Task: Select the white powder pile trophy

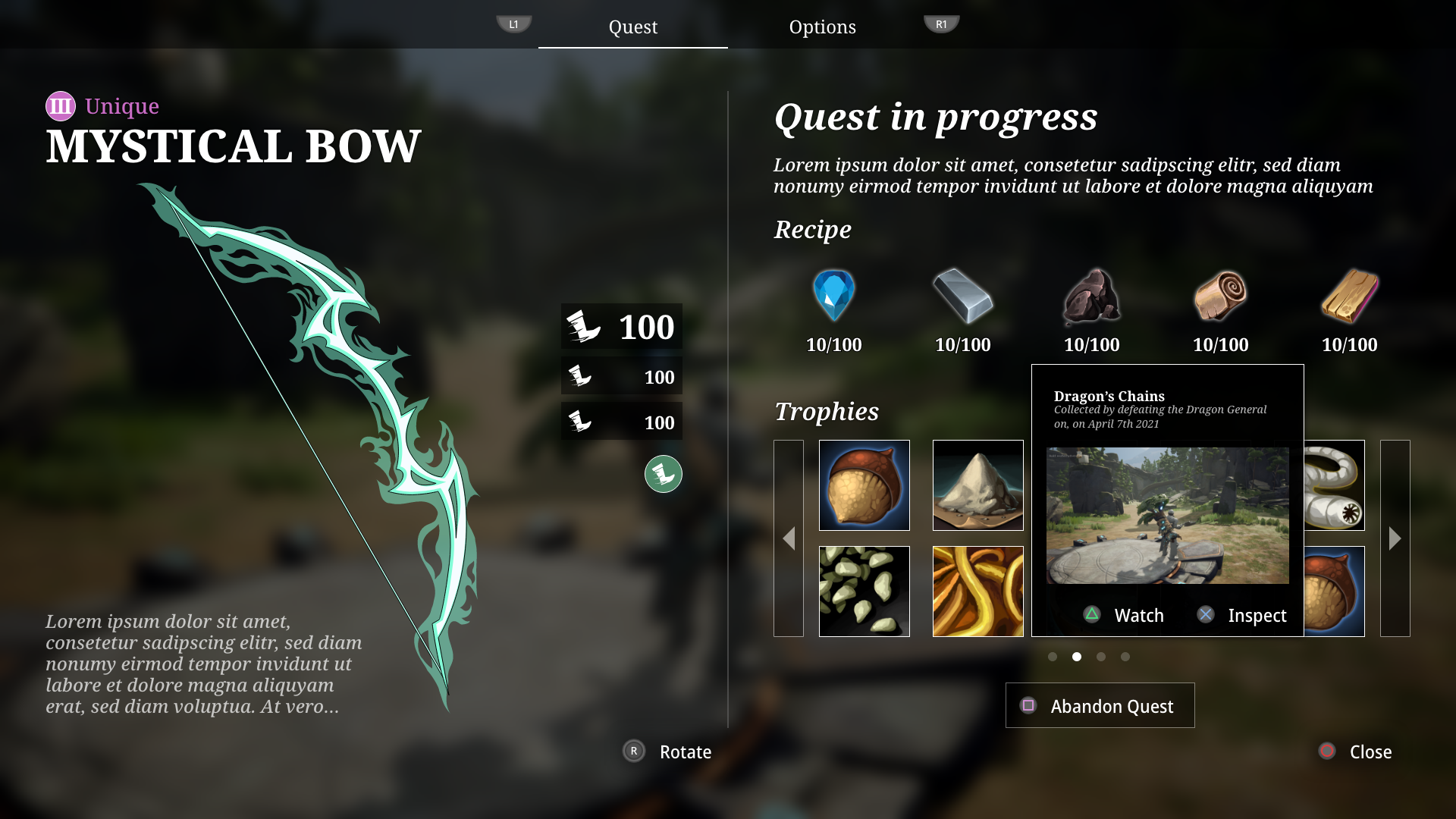Action: coord(977,485)
